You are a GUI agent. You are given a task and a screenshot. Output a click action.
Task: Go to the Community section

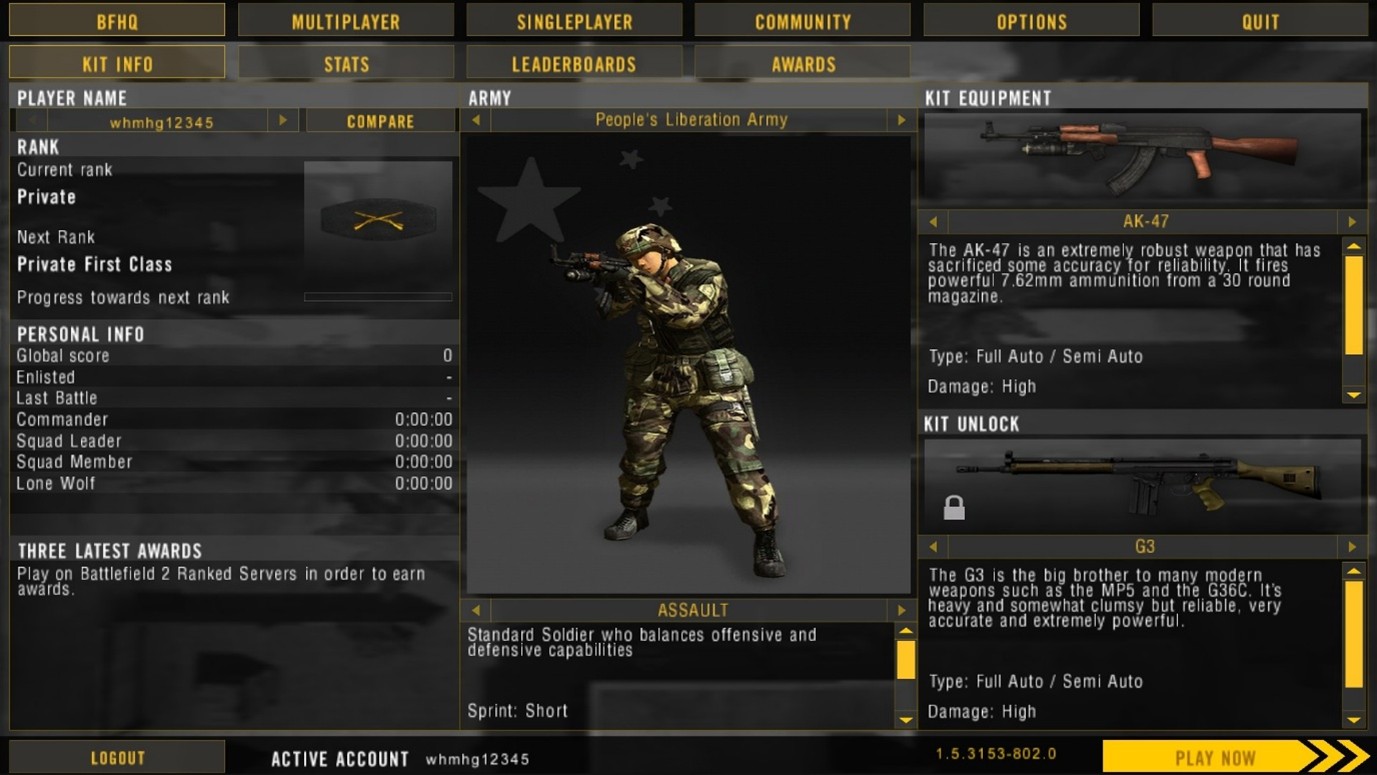[x=802, y=21]
